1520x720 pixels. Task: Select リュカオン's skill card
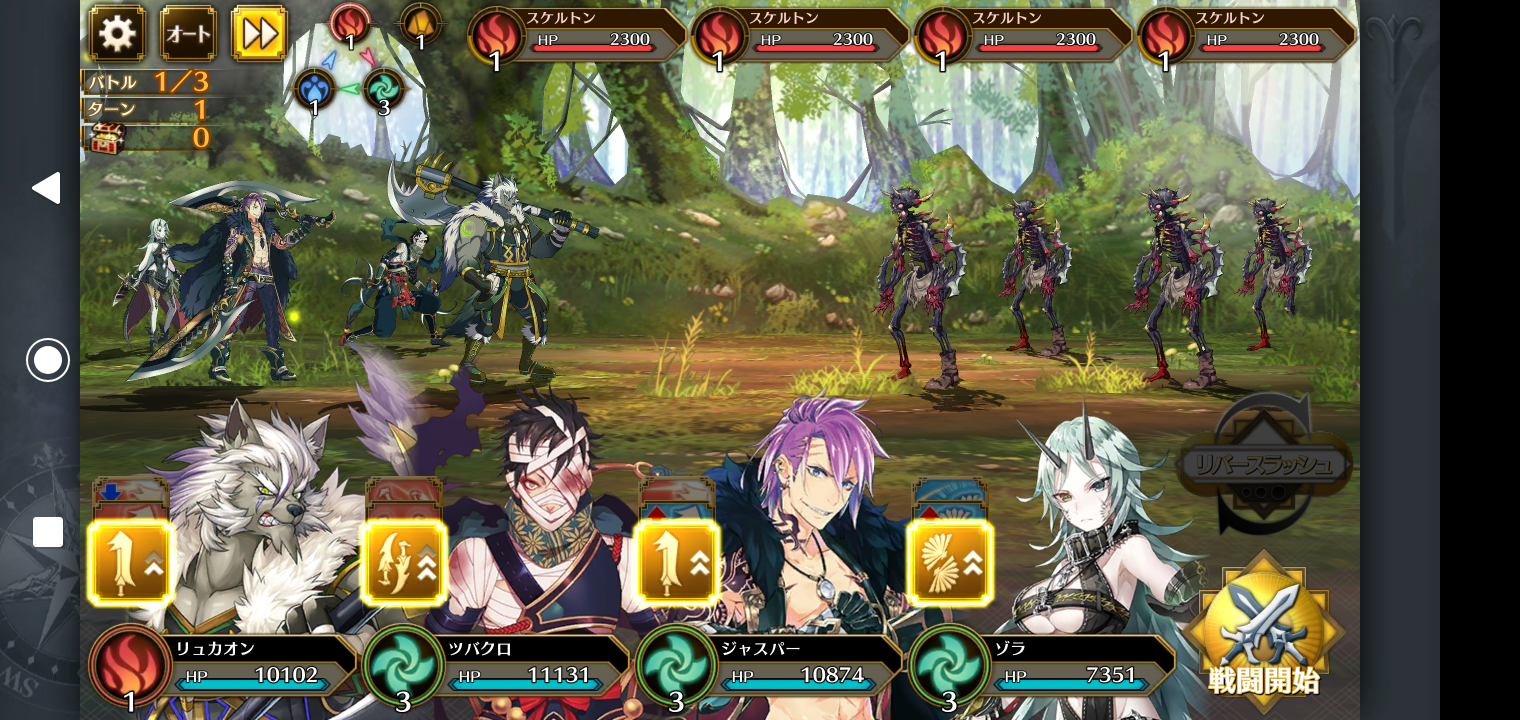pos(131,562)
